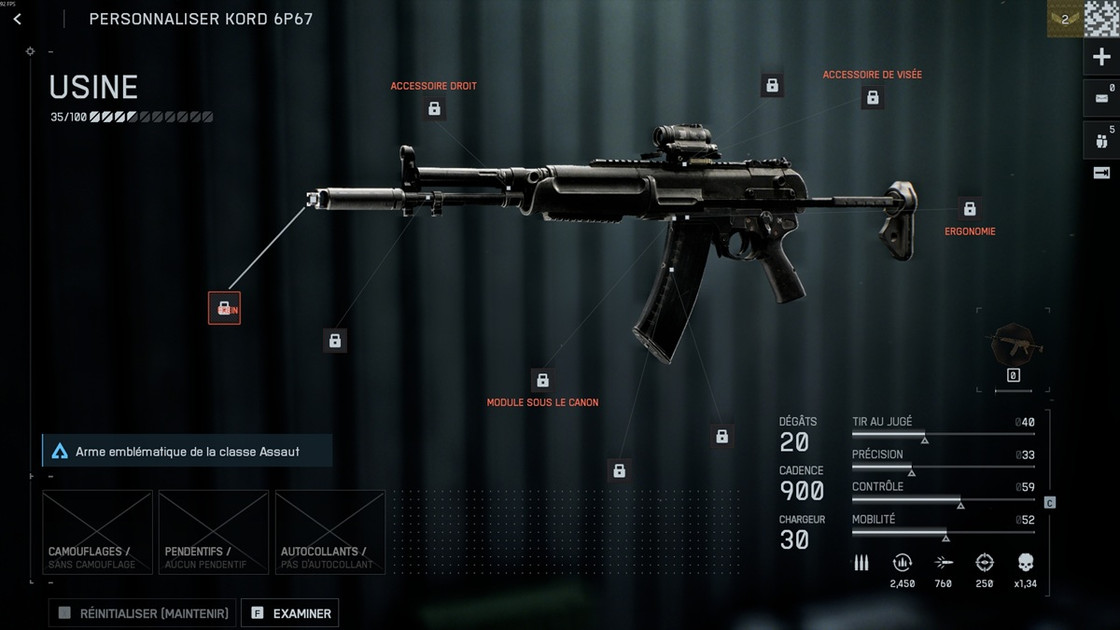The height and width of the screenshot is (630, 1120).
Task: Open the Module sous le canon slot
Action: click(542, 380)
